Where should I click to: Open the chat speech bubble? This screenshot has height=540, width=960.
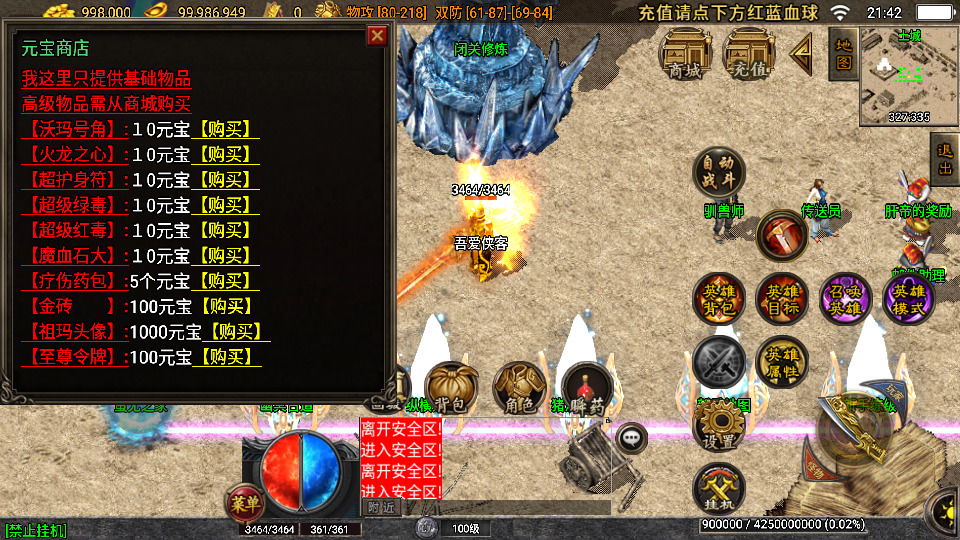[x=632, y=437]
